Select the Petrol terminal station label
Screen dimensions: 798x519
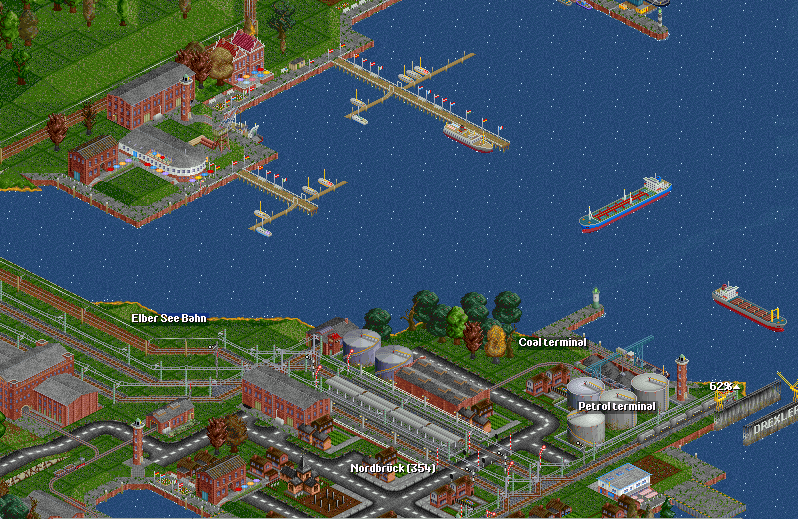pos(616,406)
